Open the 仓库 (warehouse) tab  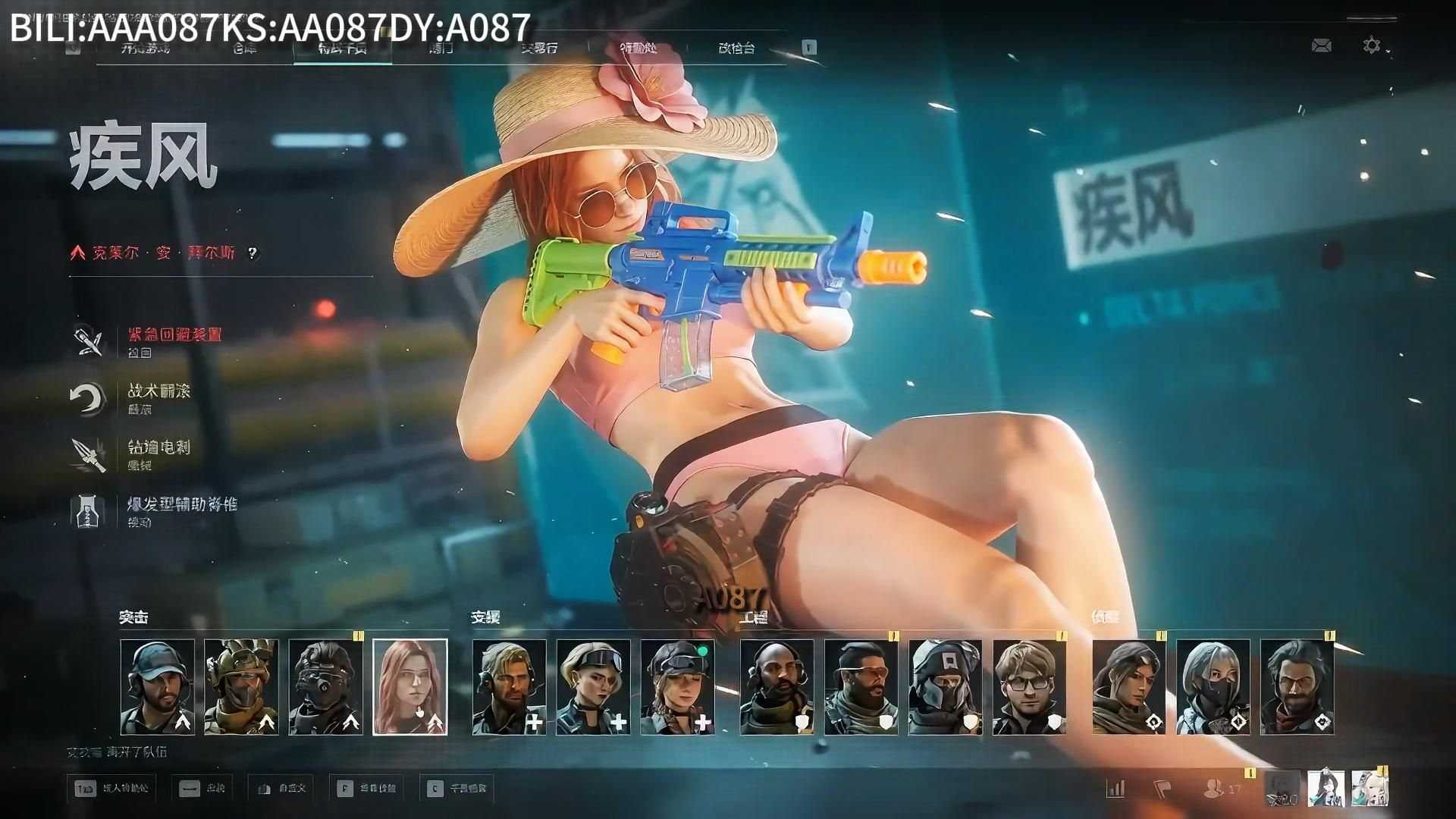(244, 49)
